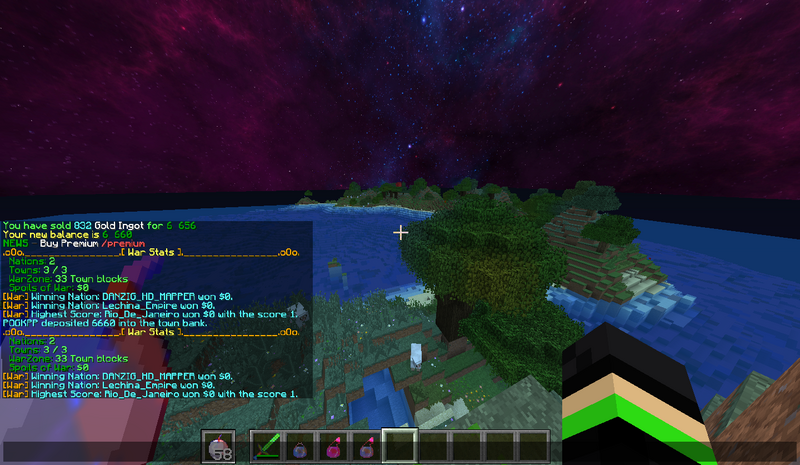Select the pink splash potion slot

(334, 446)
